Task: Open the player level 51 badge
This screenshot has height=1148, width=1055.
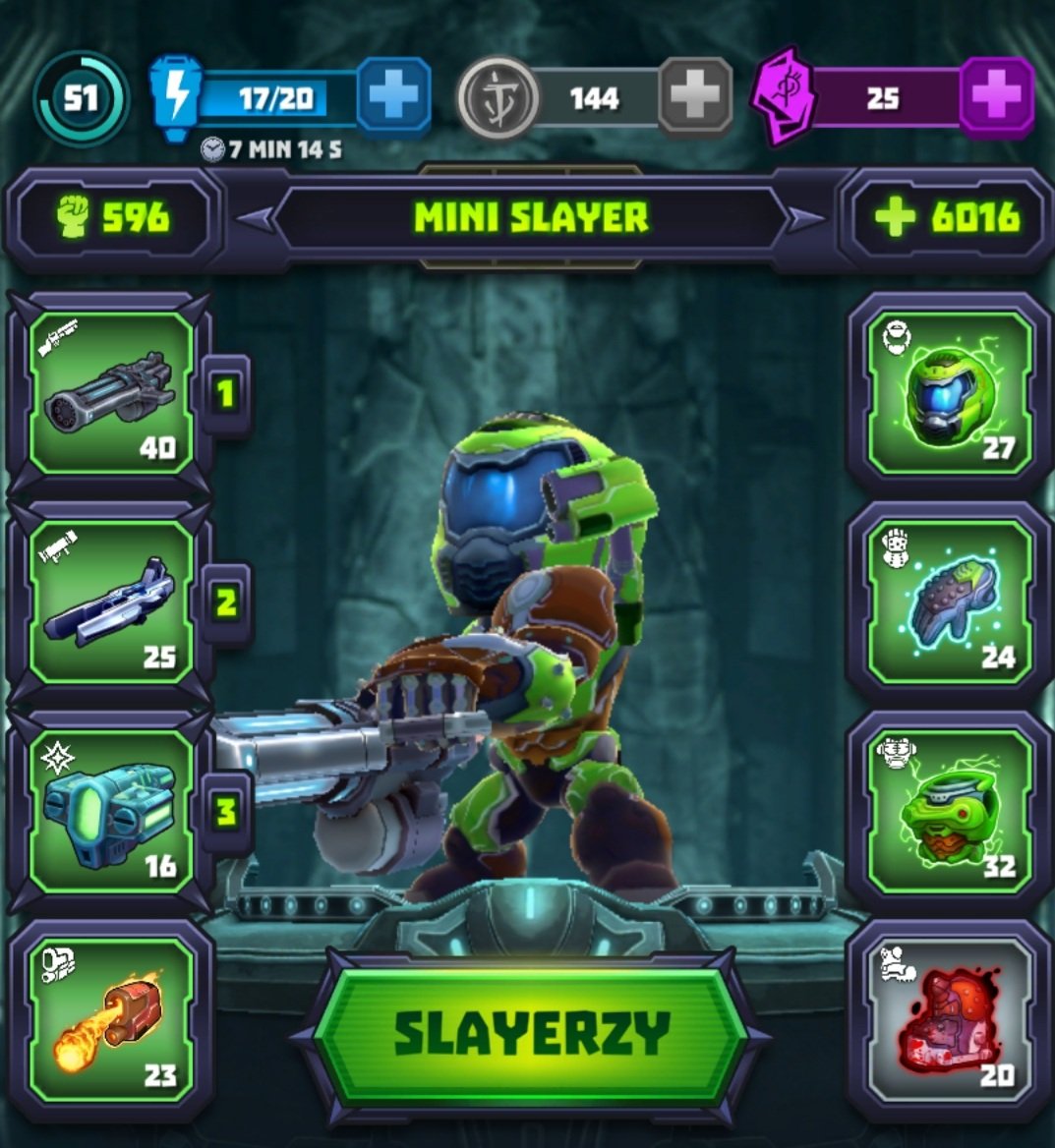Action: [x=81, y=98]
